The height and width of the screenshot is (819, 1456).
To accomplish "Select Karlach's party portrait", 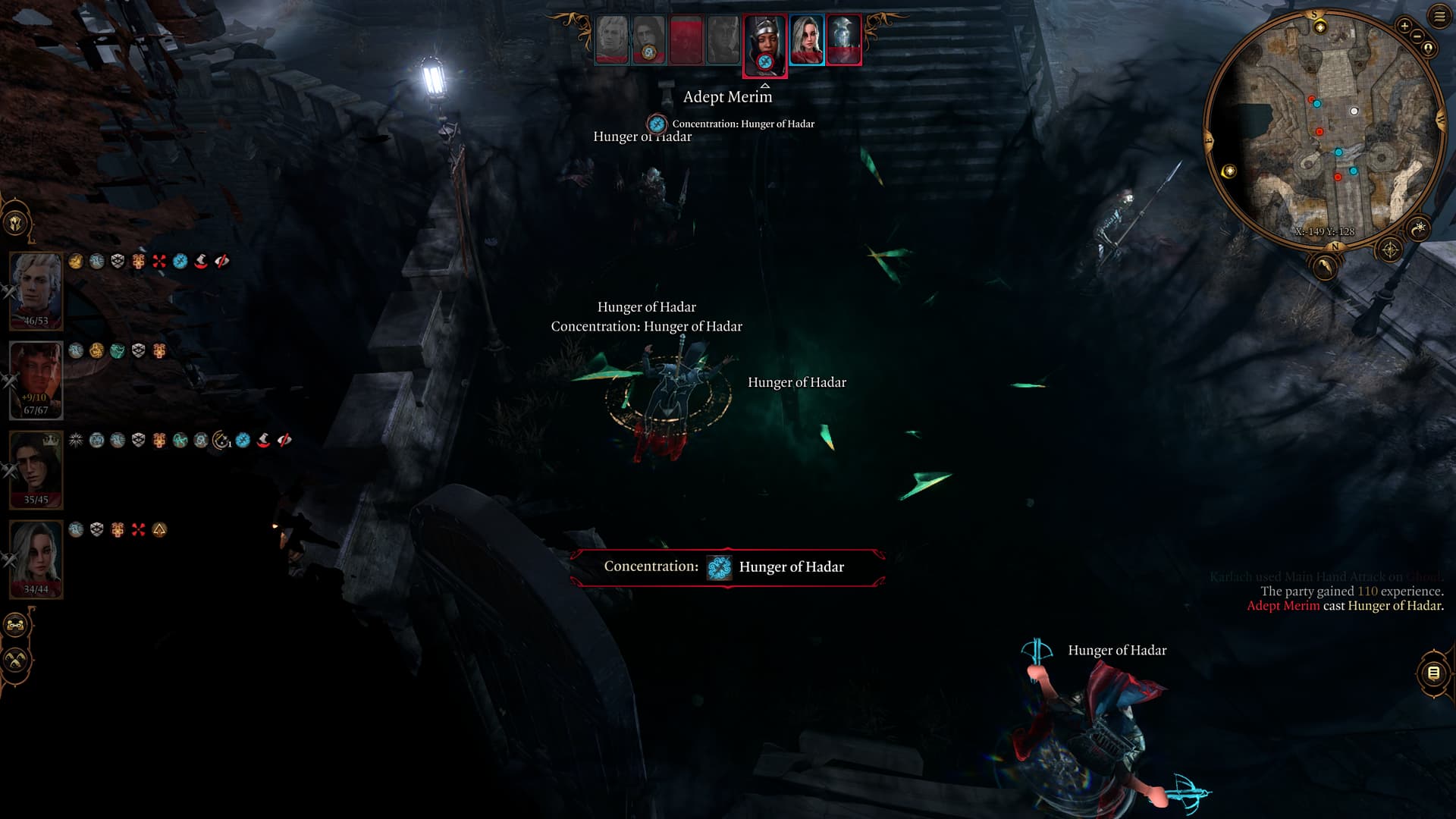I will click(x=36, y=379).
